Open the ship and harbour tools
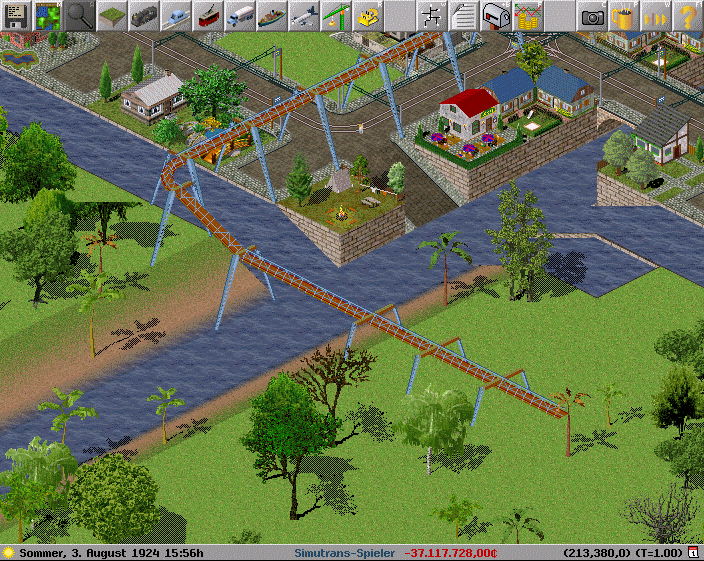Image resolution: width=704 pixels, height=561 pixels. (272, 15)
